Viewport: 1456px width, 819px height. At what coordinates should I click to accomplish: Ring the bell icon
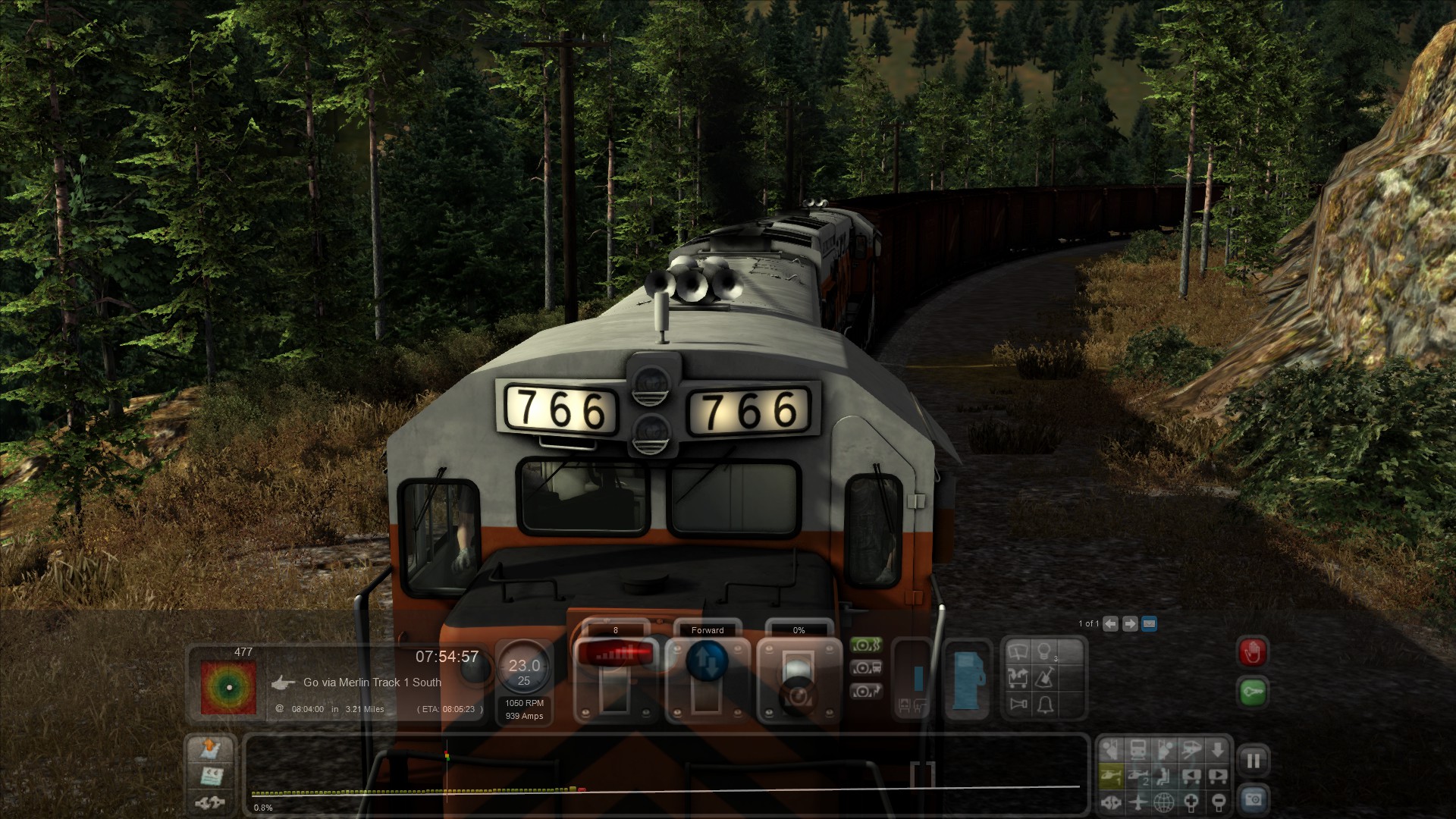pyautogui.click(x=1045, y=705)
